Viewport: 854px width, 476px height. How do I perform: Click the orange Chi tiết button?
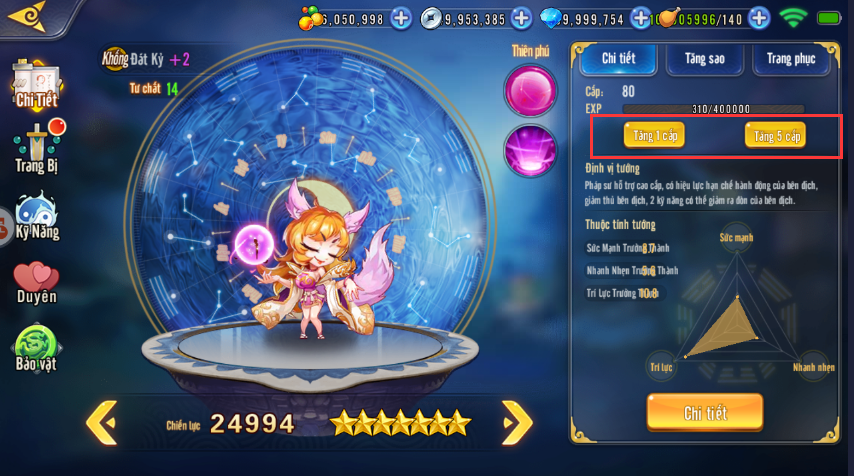(705, 413)
